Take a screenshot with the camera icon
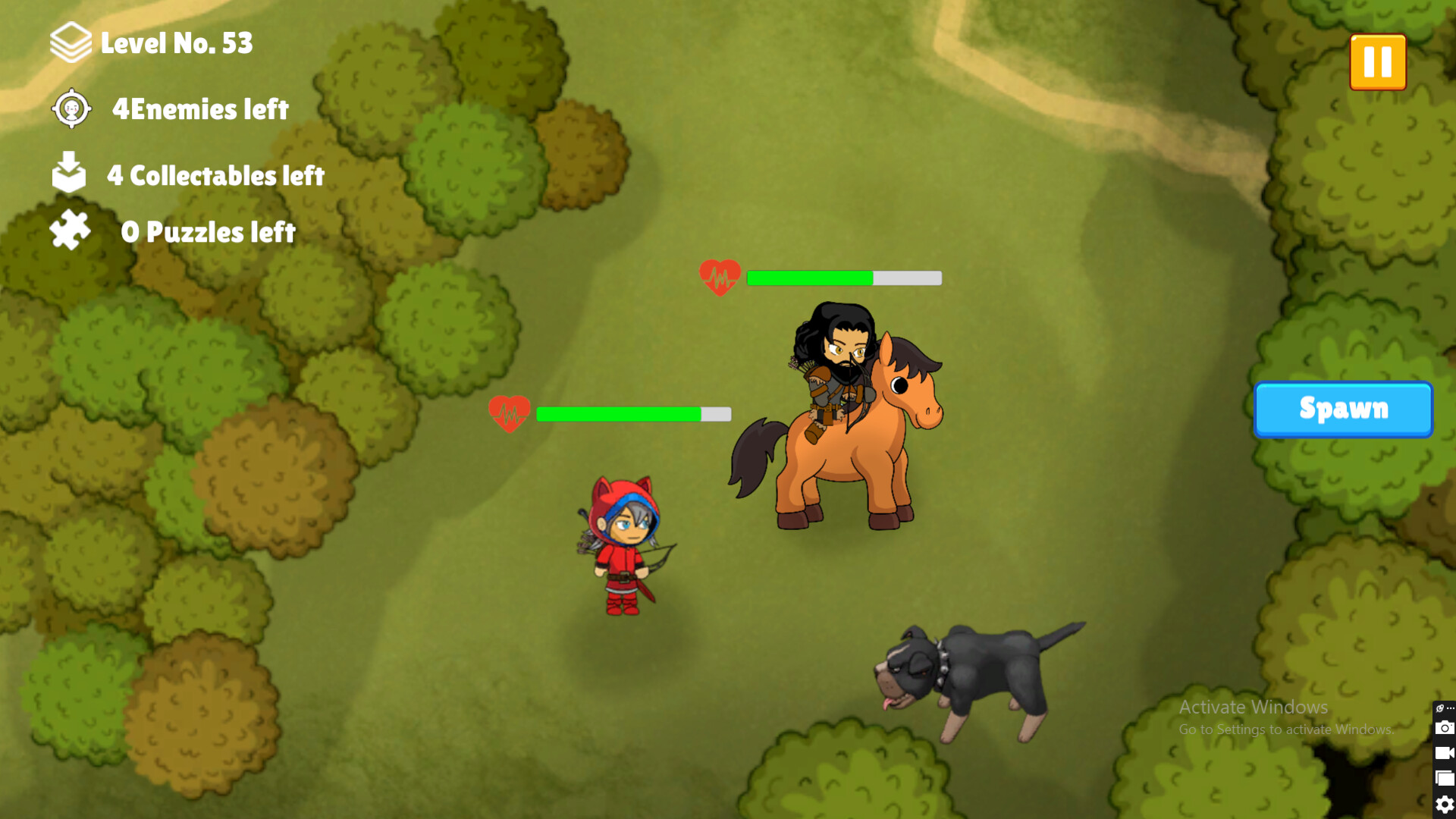The height and width of the screenshot is (819, 1456). [x=1445, y=728]
